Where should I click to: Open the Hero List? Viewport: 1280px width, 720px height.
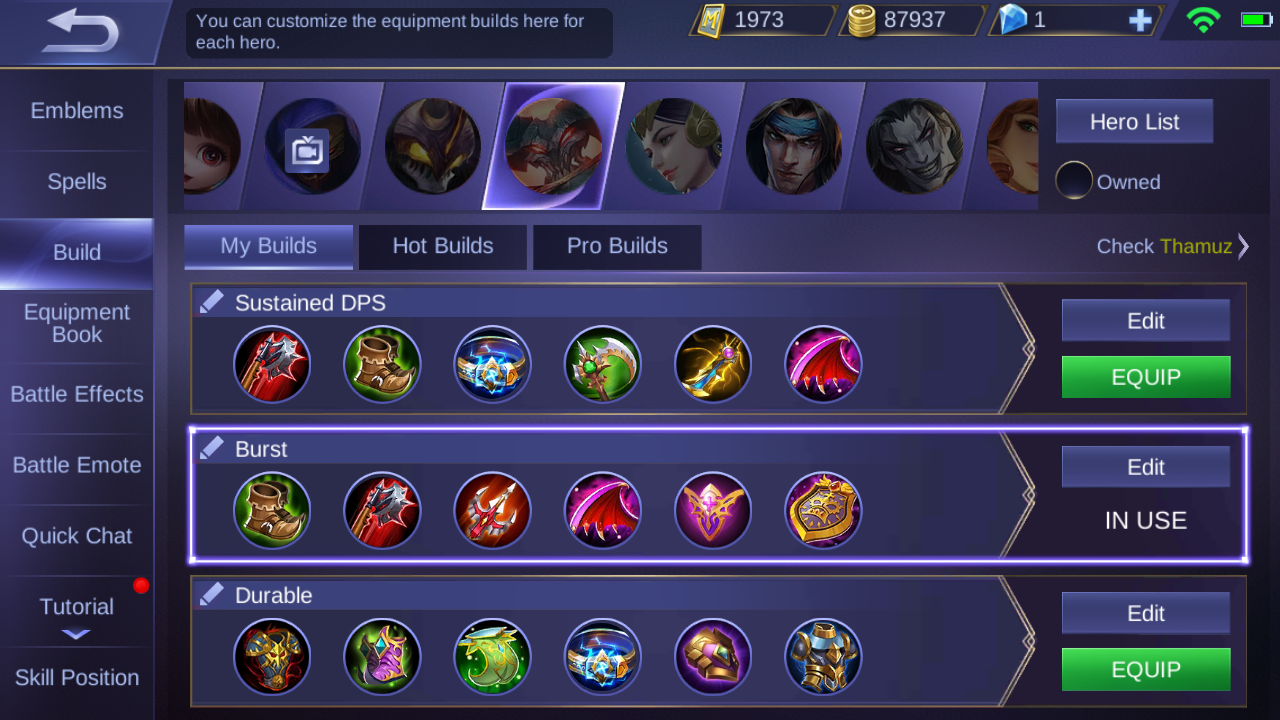point(1134,121)
